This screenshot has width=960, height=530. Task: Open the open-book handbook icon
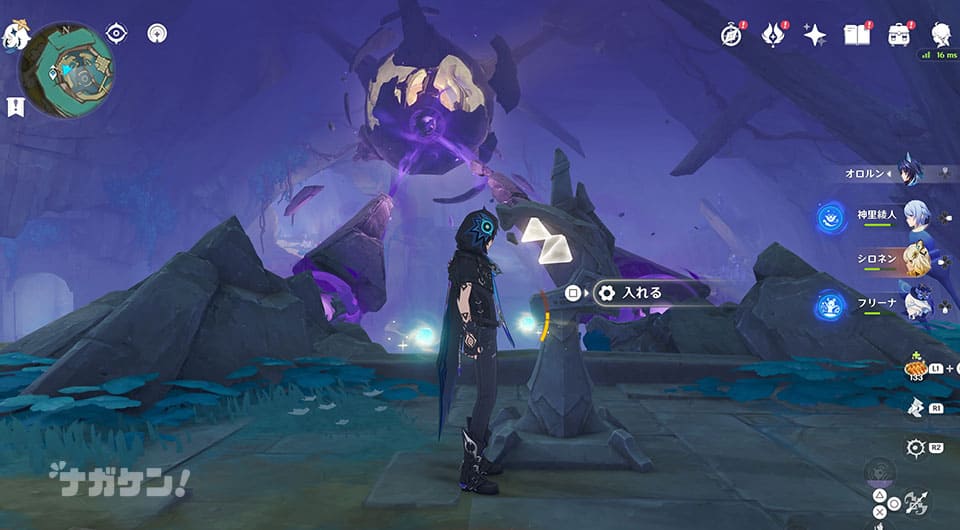pyautogui.click(x=856, y=35)
